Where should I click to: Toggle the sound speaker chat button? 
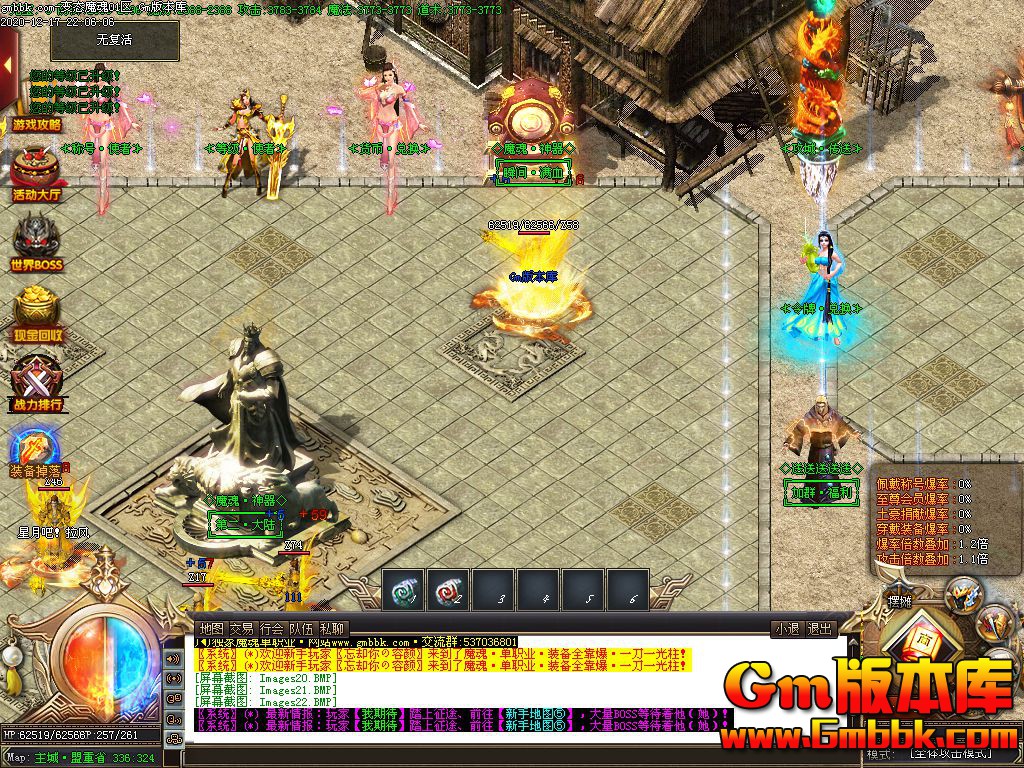(174, 659)
